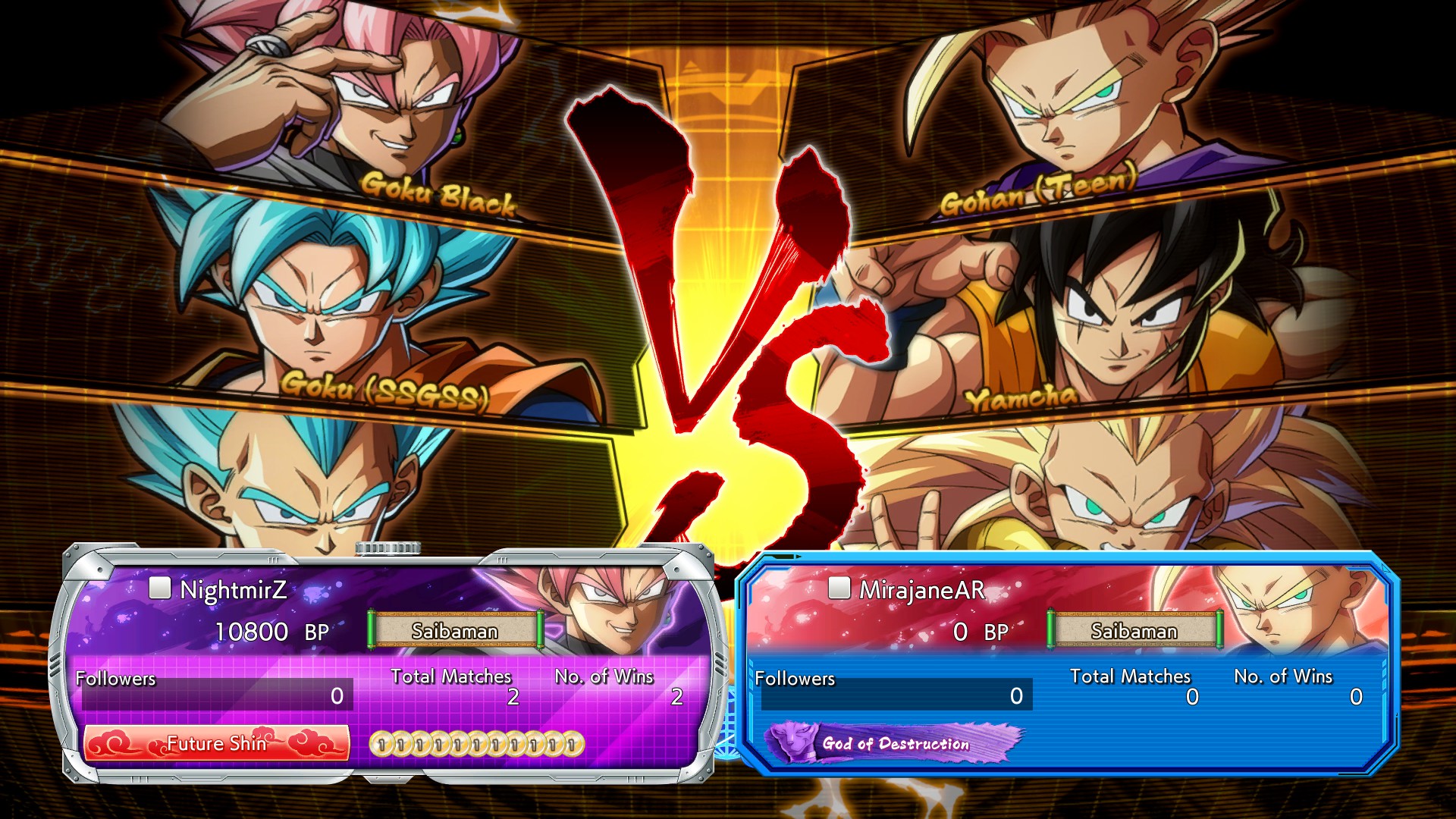
Task: Select the Future Shin title badge
Action: [217, 743]
